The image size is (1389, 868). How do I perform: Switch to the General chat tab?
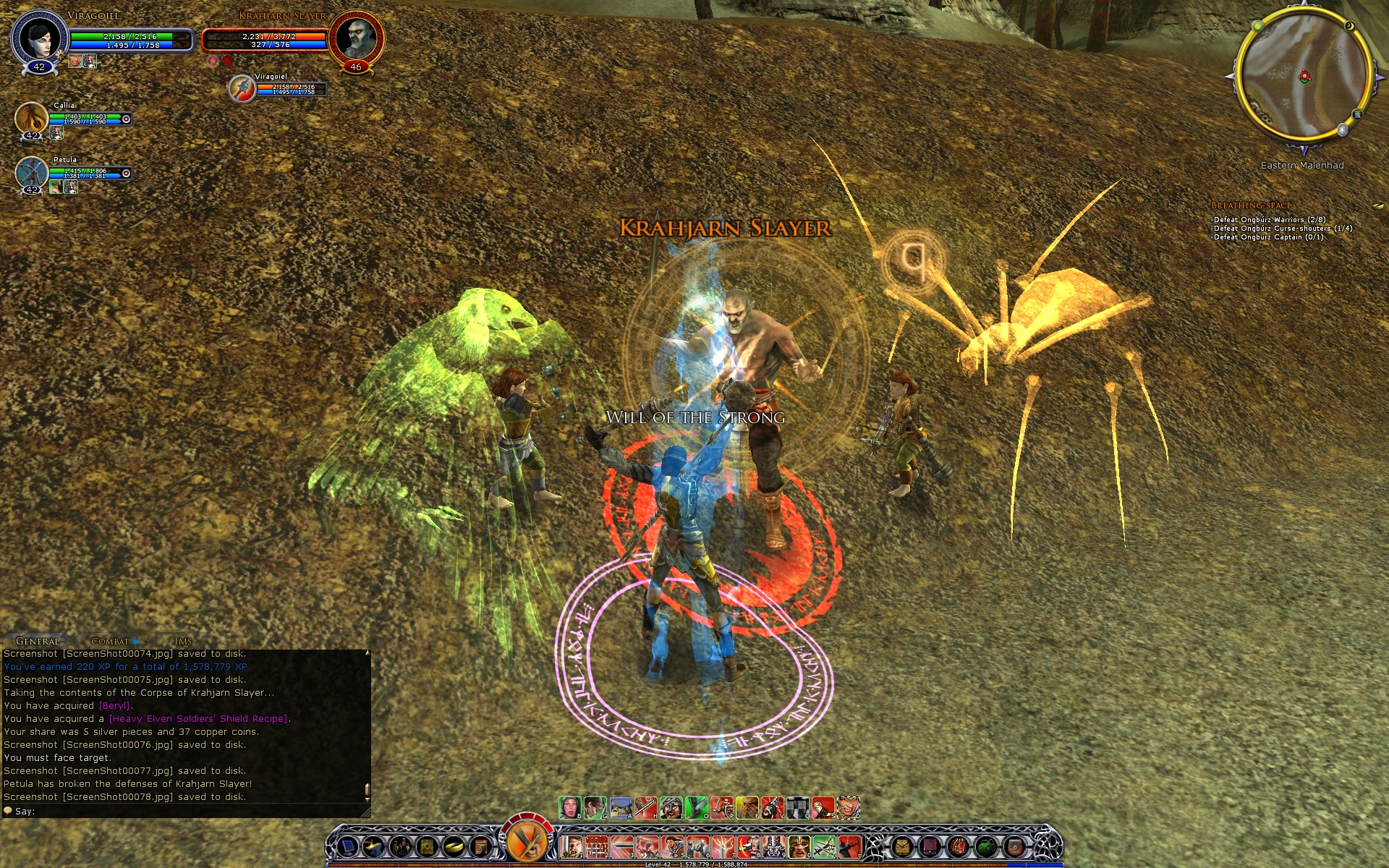37,641
